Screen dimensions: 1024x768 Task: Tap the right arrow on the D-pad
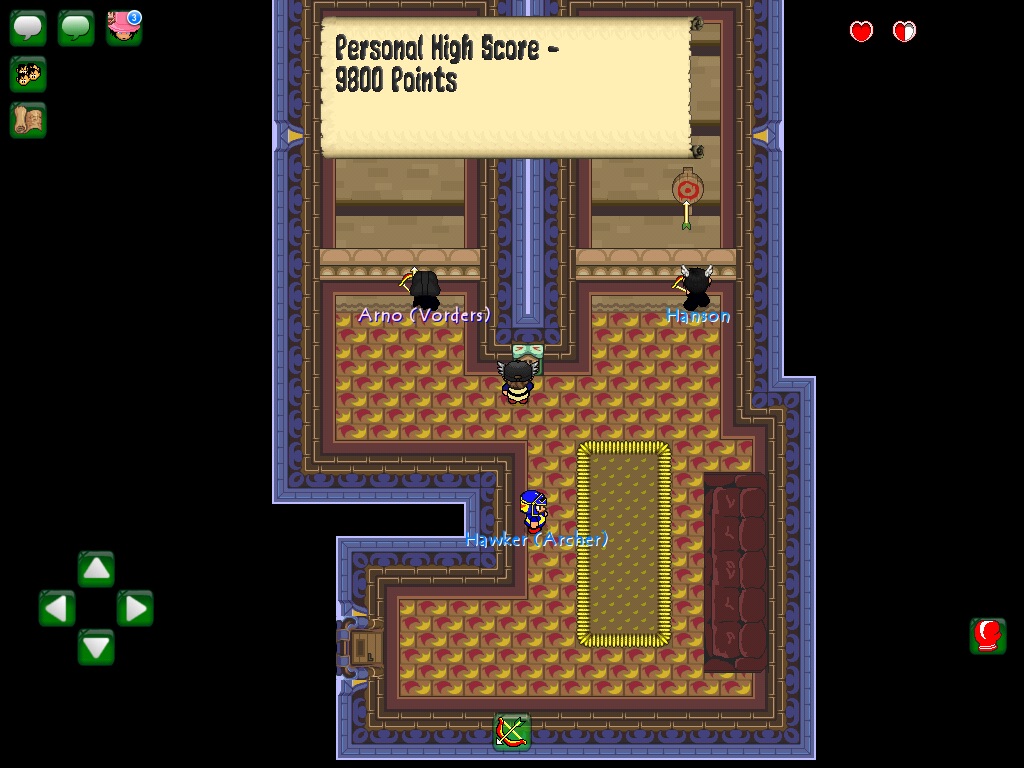(x=135, y=608)
